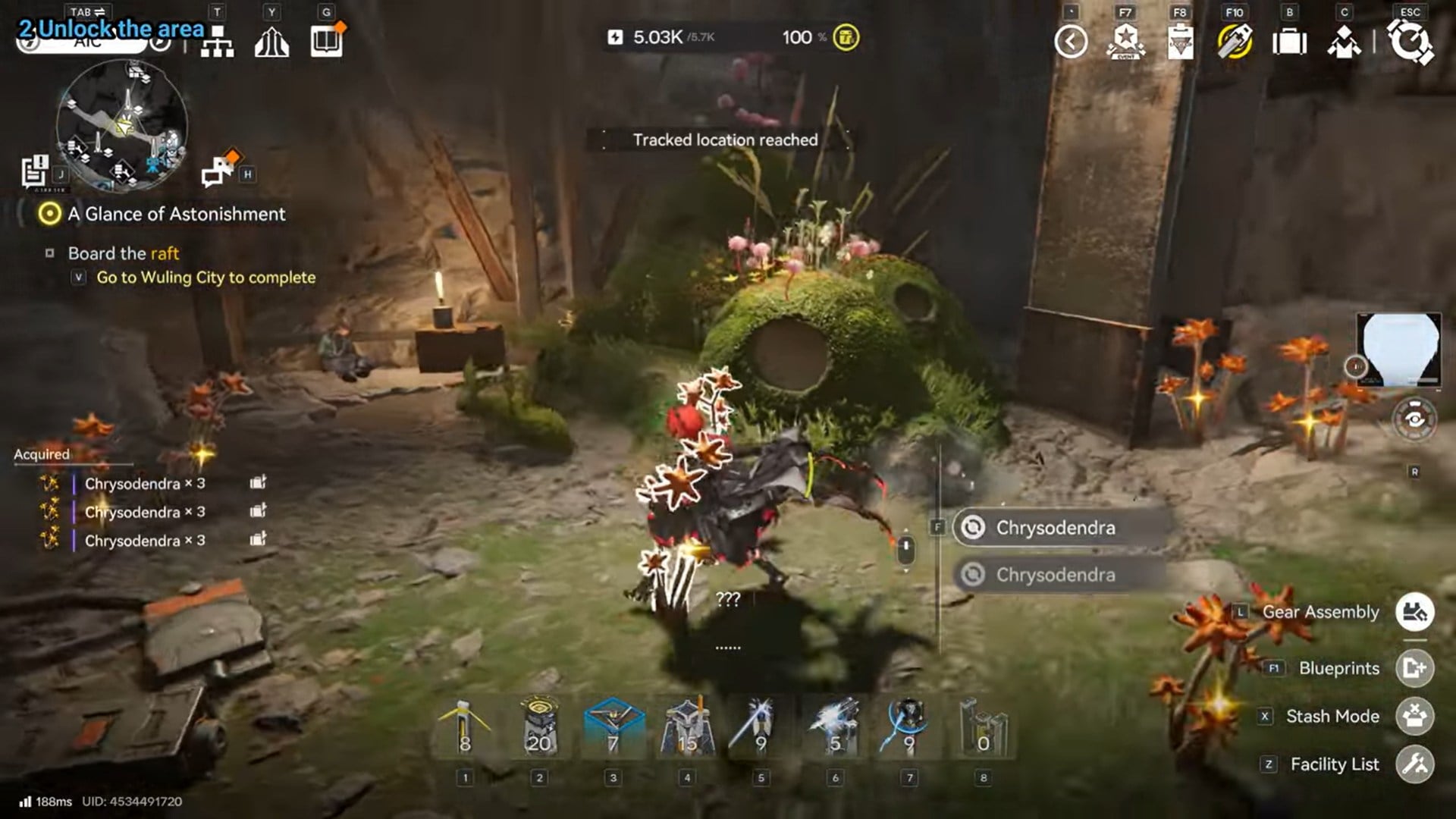Screen dimensions: 1456x819
Task: Select the gadget tool highlighted in yellow
Action: 1236,40
